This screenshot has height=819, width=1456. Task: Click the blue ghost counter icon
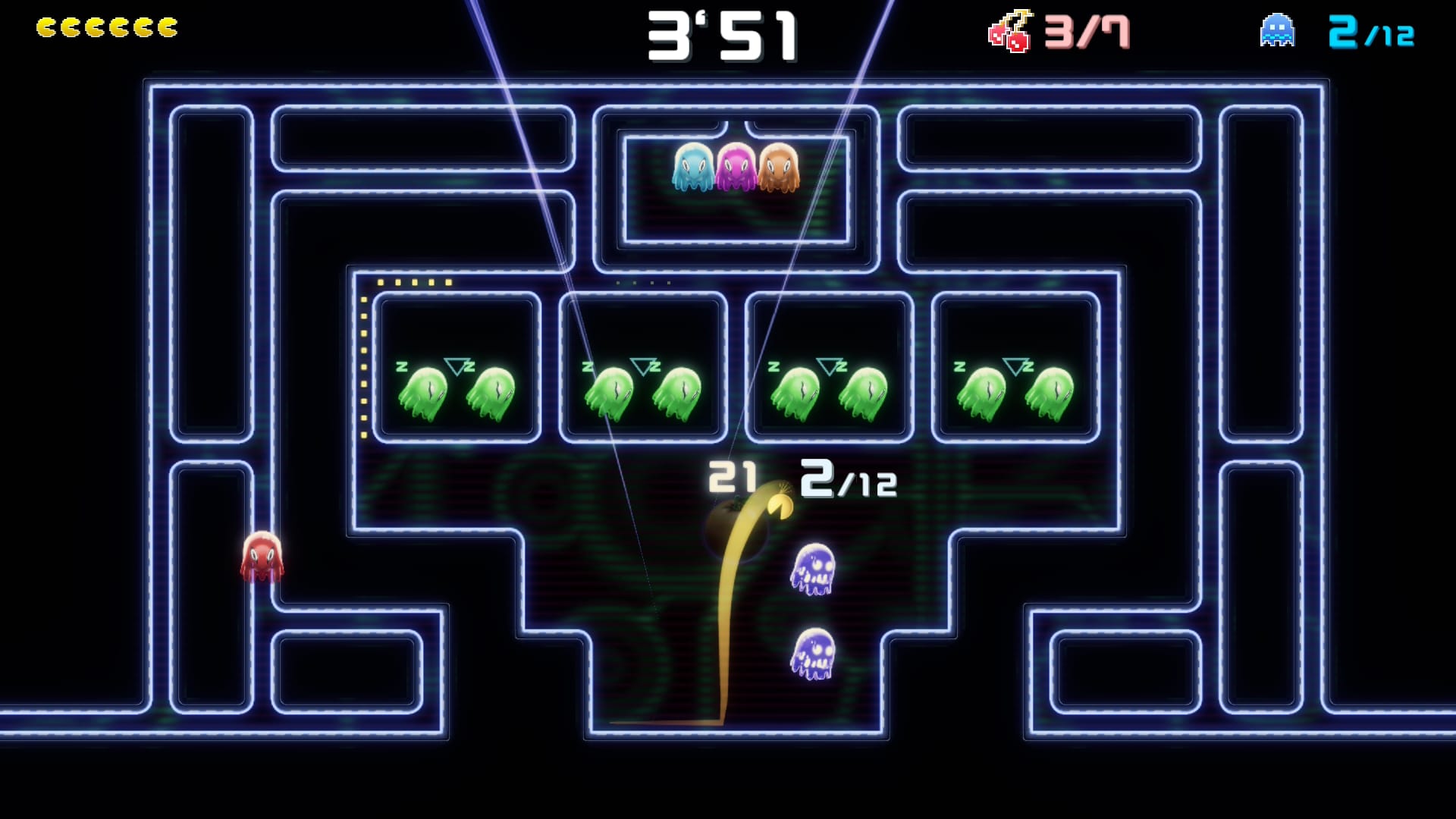pos(1277,31)
